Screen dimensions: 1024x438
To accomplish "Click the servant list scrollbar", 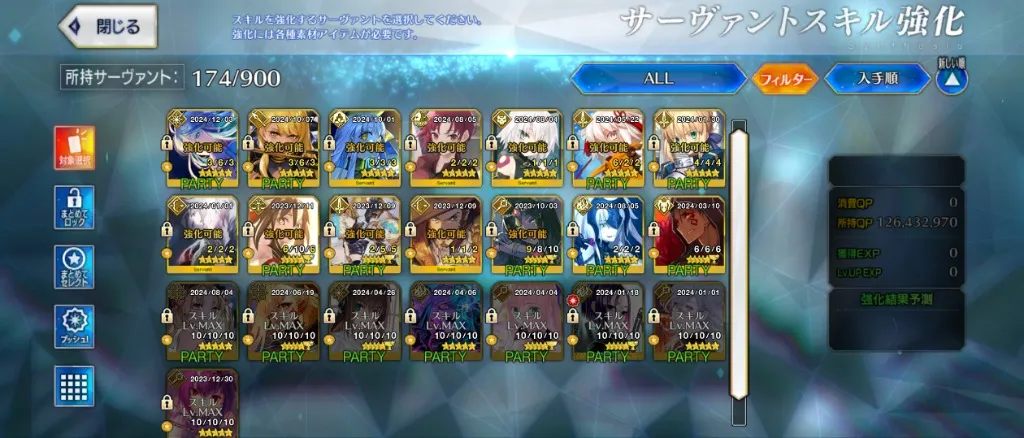I will 740,260.
